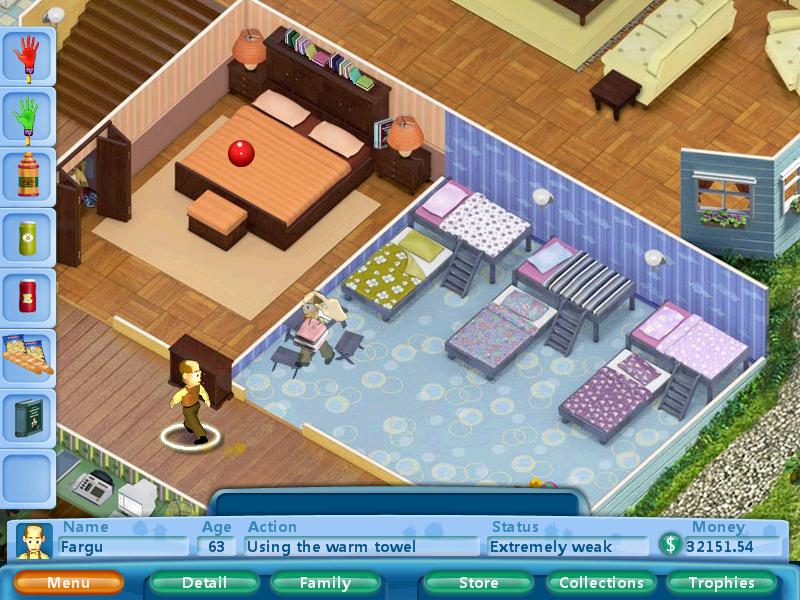800x600 pixels.
Task: Open the Detail panel
Action: [204, 583]
